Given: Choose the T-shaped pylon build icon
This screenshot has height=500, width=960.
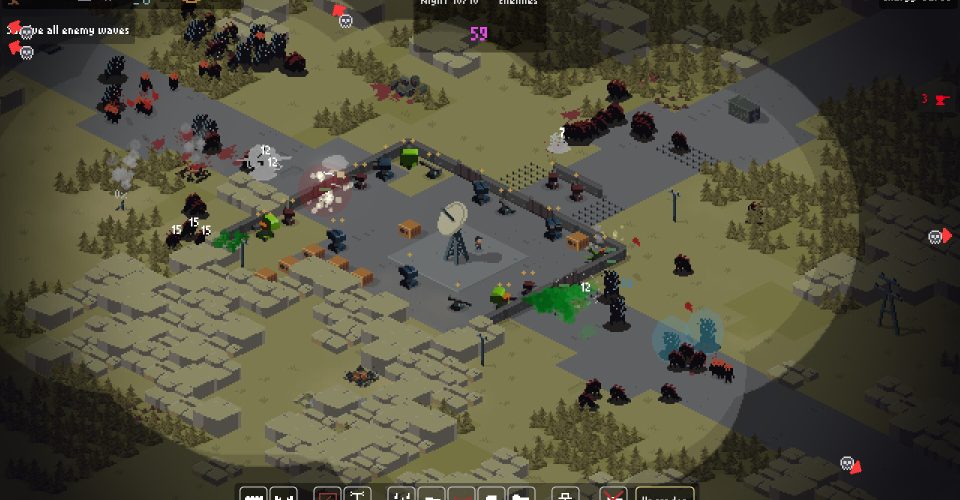Looking at the screenshot, I should pyautogui.click(x=357, y=494).
